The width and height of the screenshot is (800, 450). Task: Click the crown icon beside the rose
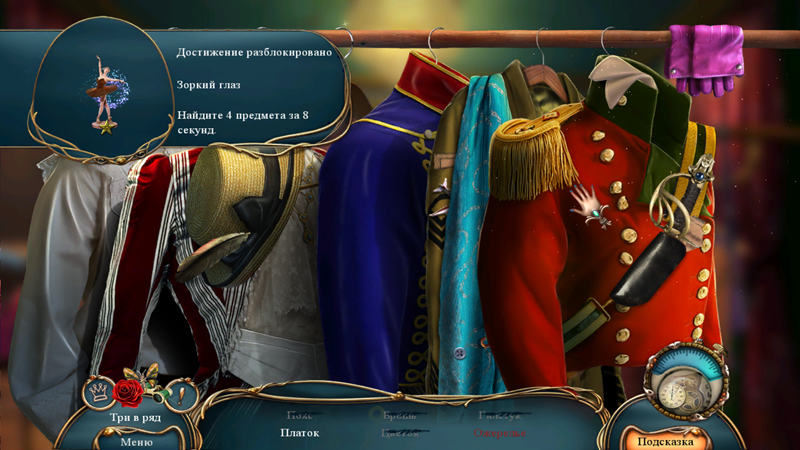98,391
